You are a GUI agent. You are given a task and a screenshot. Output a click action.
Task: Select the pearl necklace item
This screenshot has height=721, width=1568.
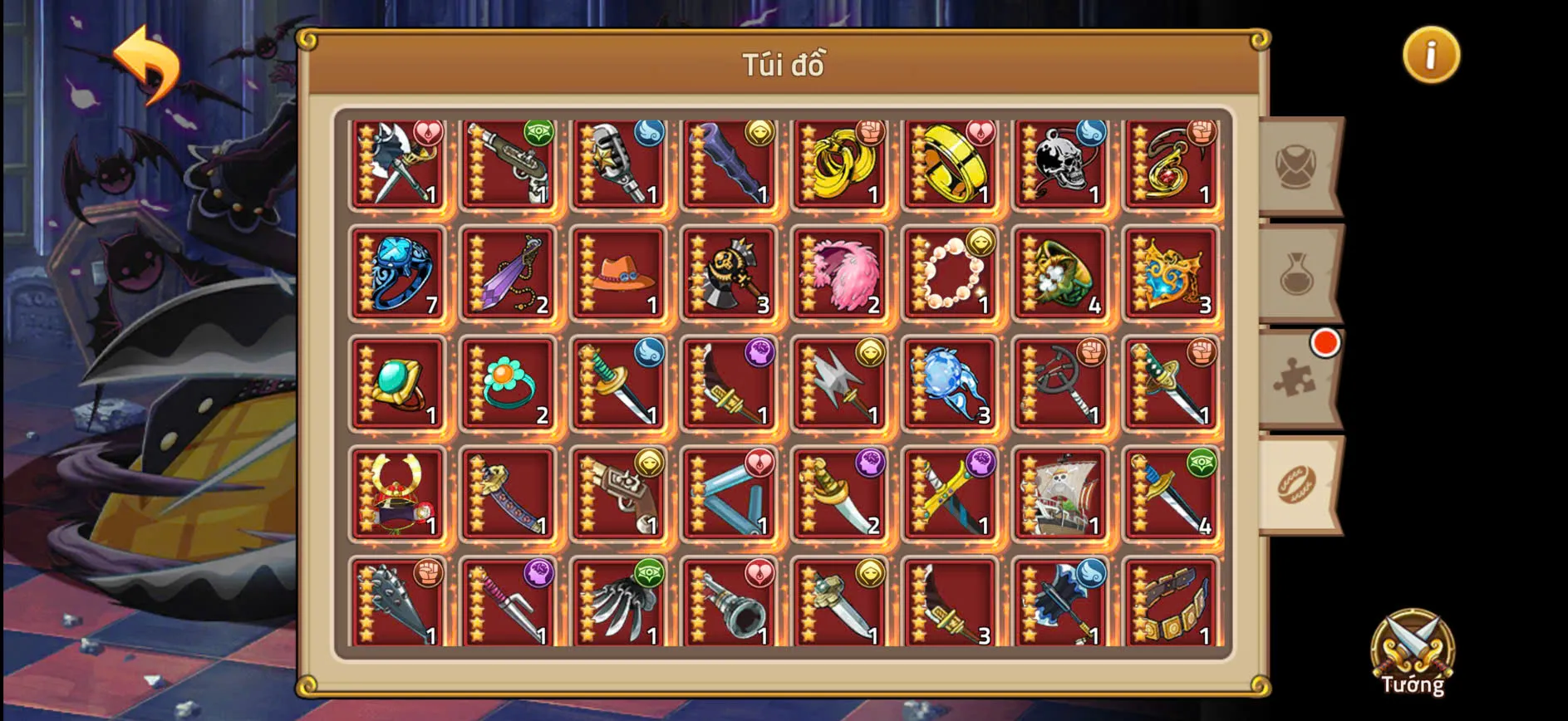point(951,274)
